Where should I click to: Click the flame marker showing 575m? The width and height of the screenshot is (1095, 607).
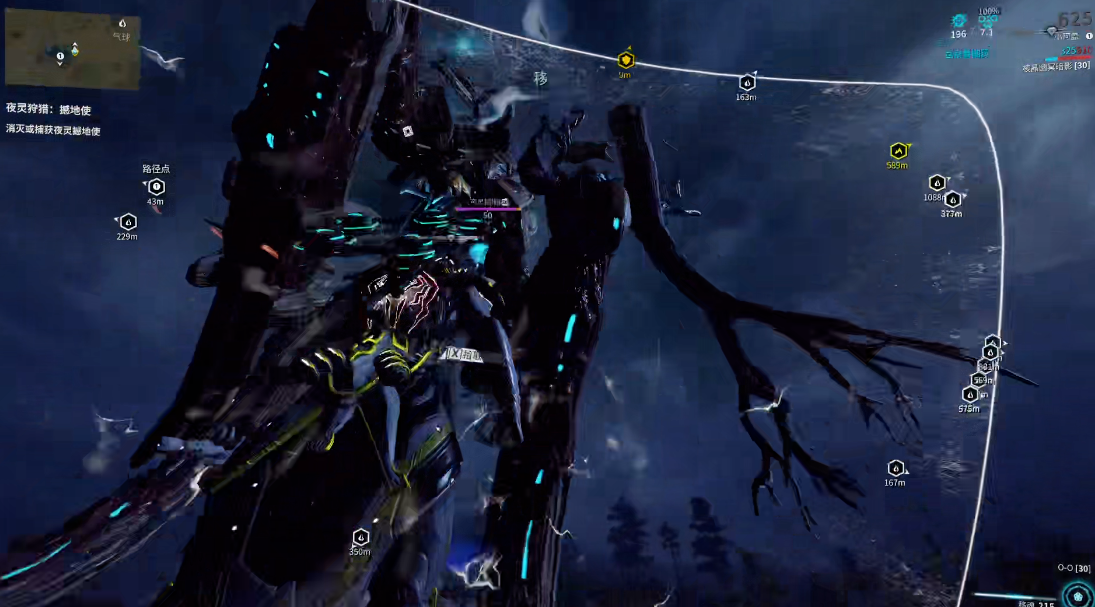click(x=968, y=395)
